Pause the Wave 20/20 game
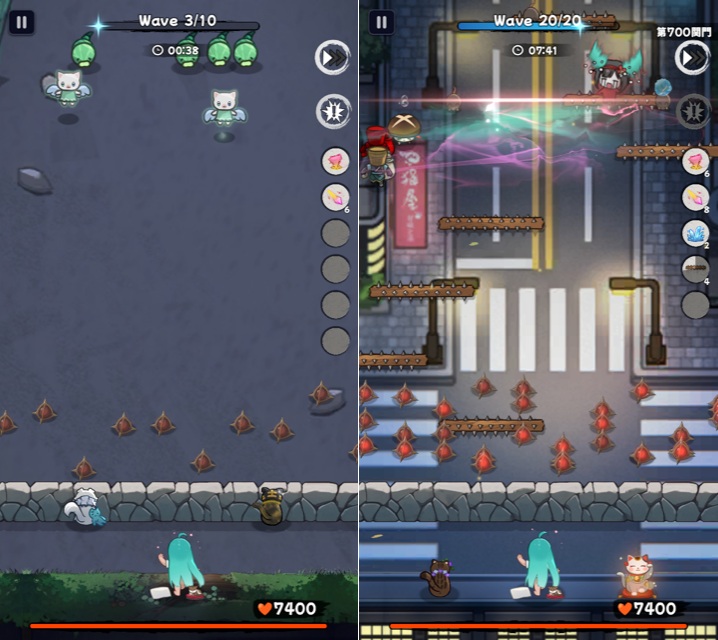 coord(381,22)
